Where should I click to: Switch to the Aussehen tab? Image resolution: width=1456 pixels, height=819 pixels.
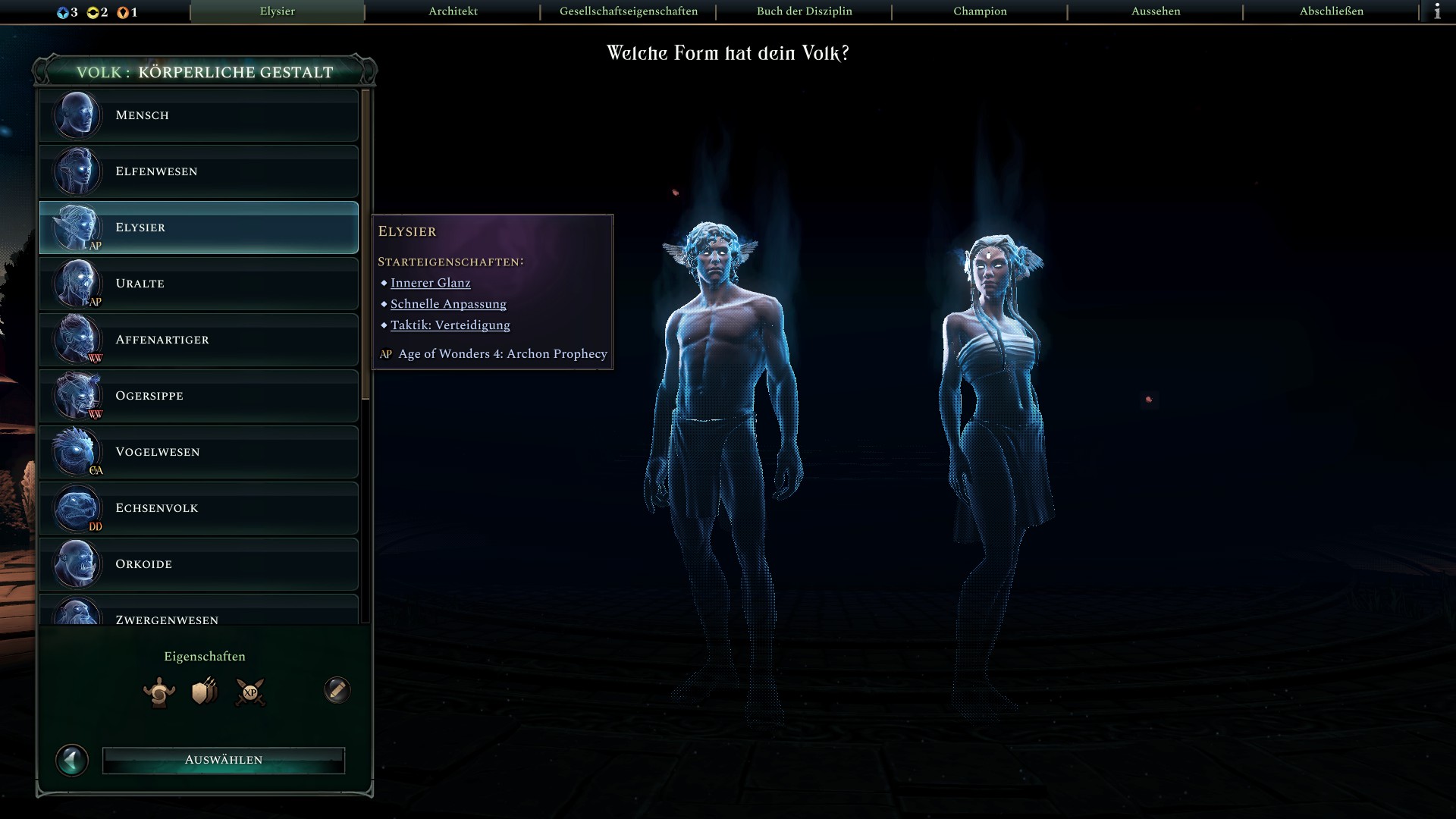point(1156,11)
